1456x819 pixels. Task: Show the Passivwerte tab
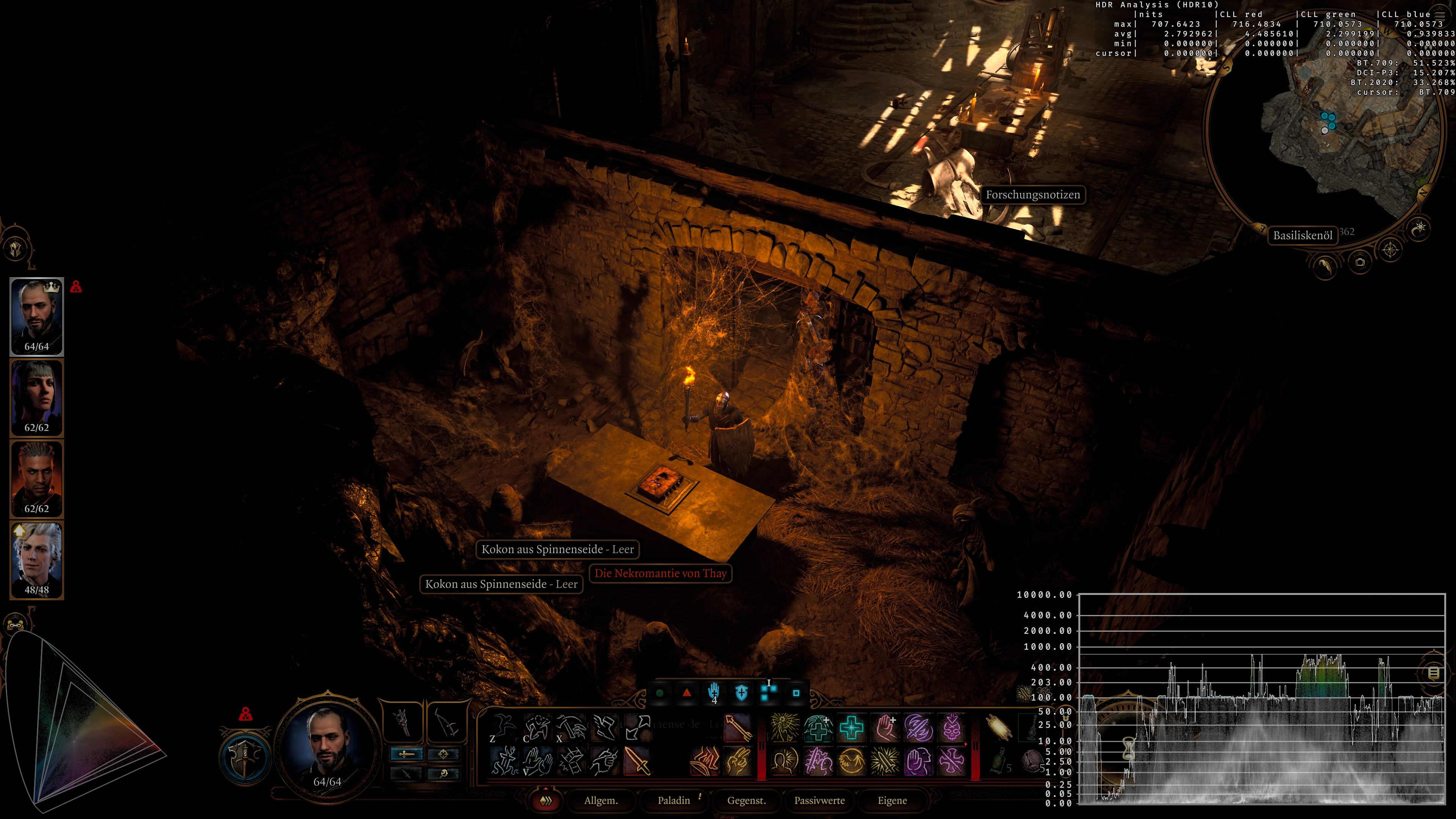tap(819, 800)
